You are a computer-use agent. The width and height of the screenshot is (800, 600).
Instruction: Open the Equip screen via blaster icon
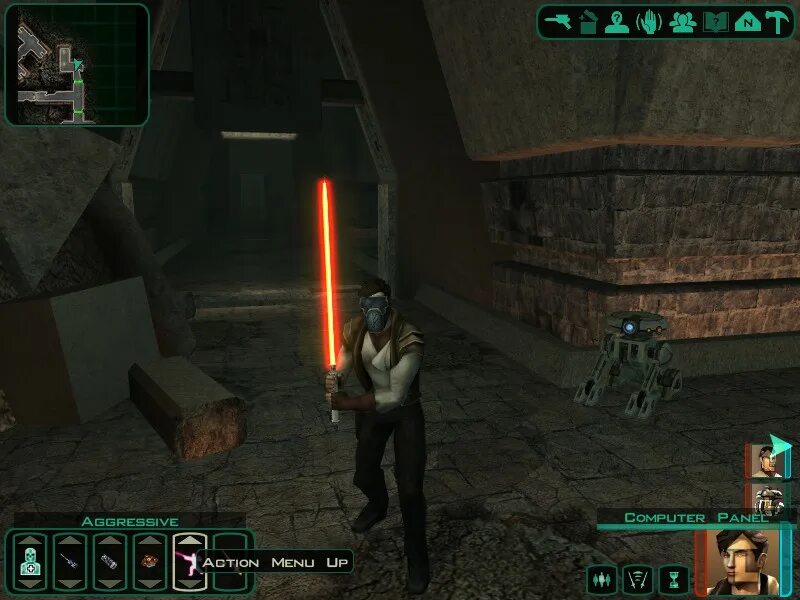click(x=559, y=22)
